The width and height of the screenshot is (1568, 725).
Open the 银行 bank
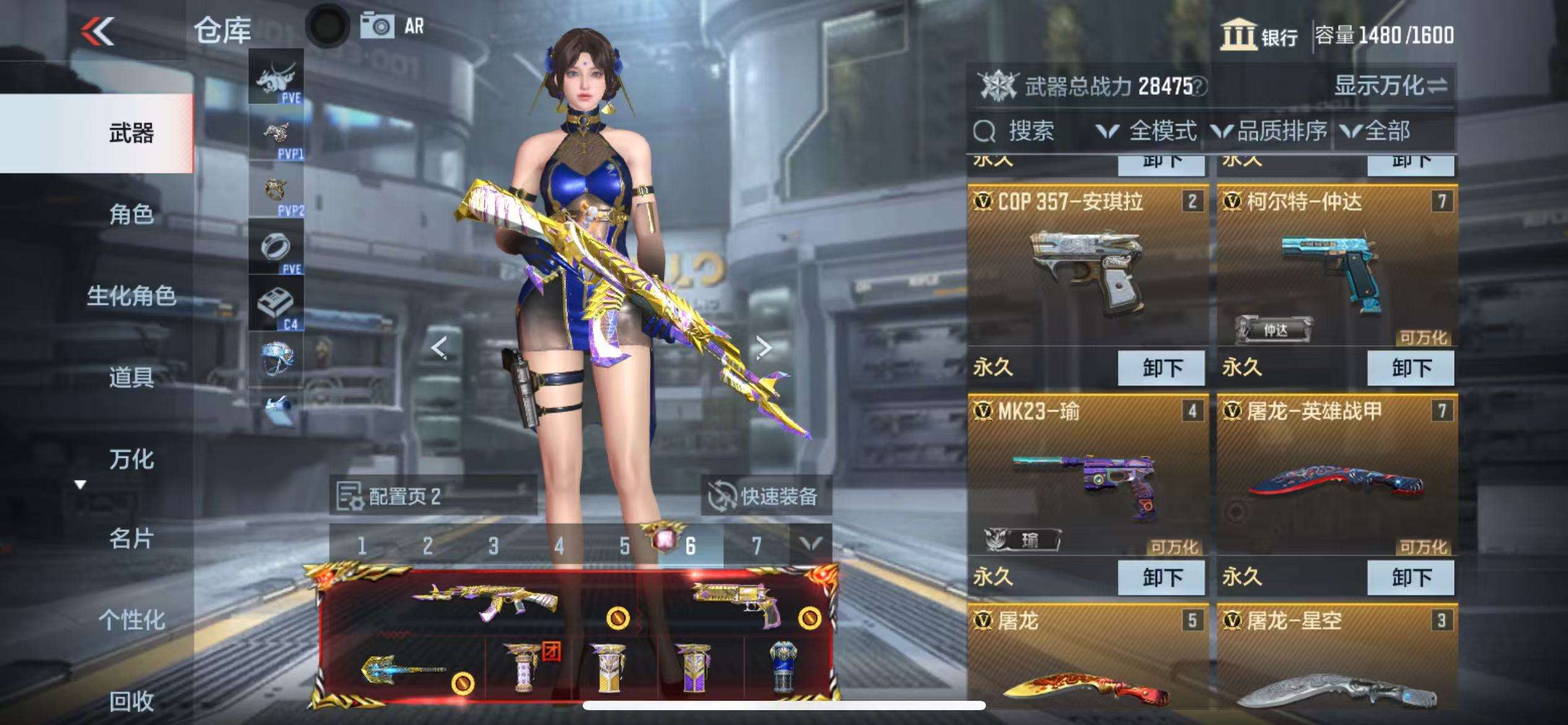tap(1260, 35)
